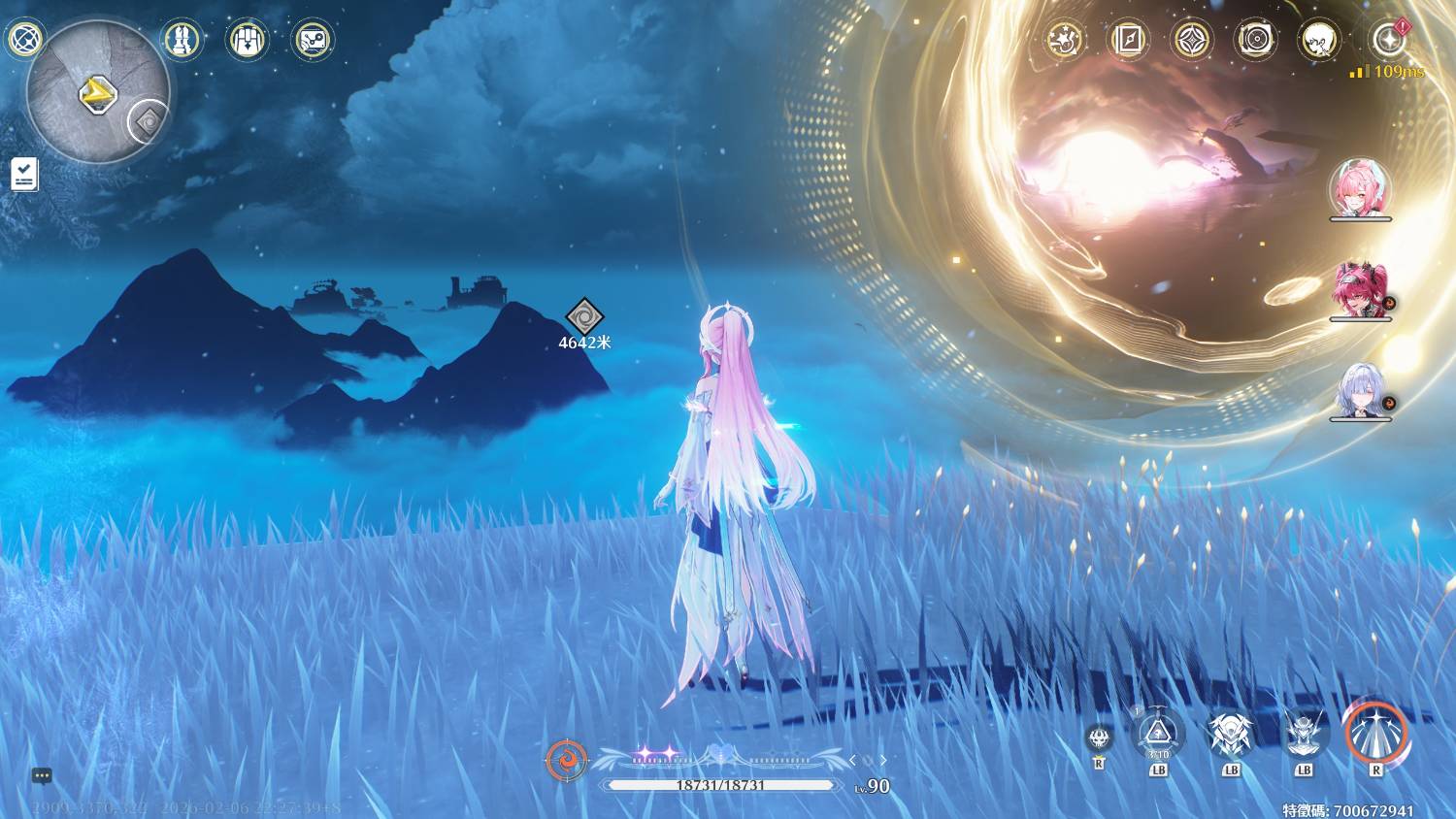The width and height of the screenshot is (1456, 819).
Task: Activate the orange-ringed starburst ultimate skill
Action: pyautogui.click(x=1375, y=732)
